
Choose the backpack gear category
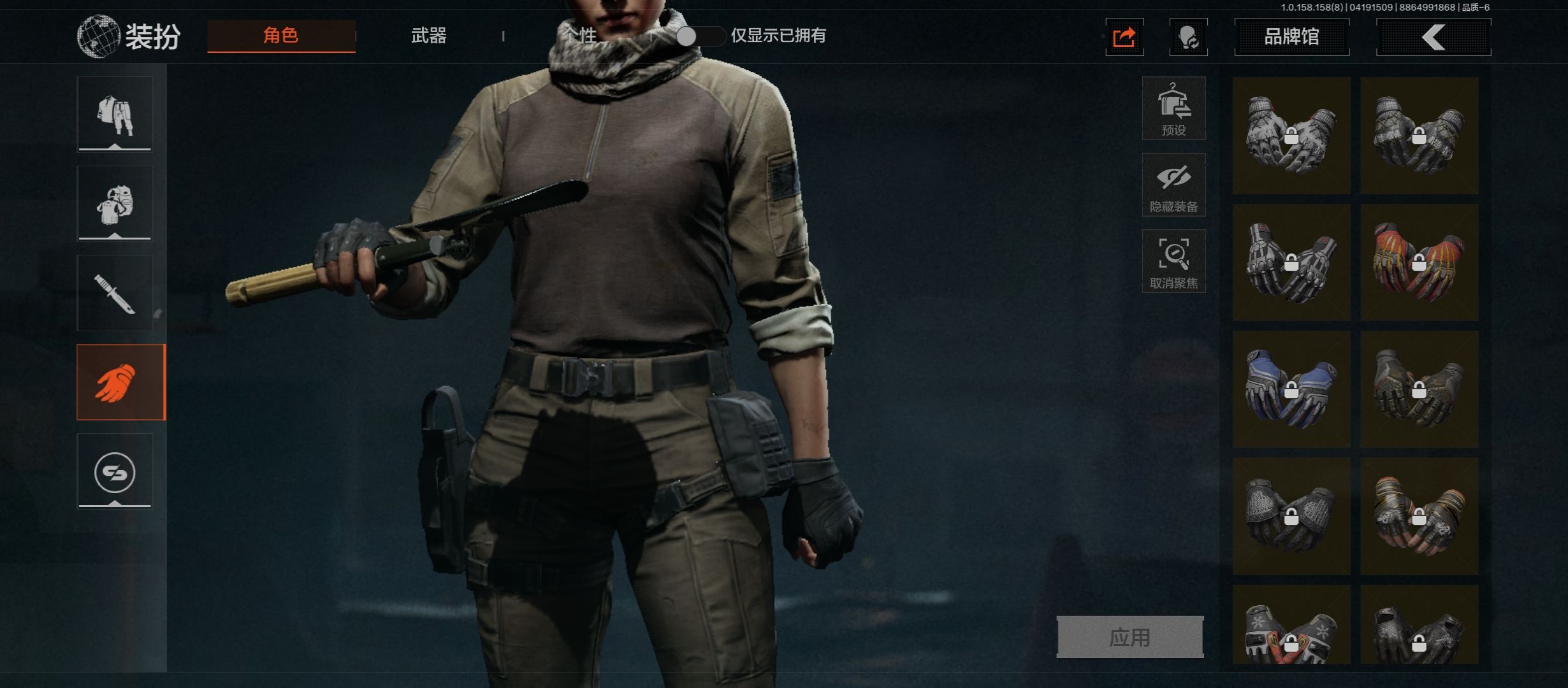point(115,204)
